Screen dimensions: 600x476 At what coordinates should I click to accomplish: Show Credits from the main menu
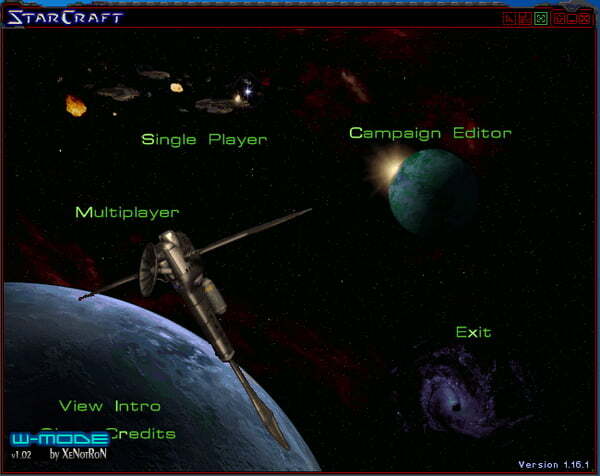point(140,433)
